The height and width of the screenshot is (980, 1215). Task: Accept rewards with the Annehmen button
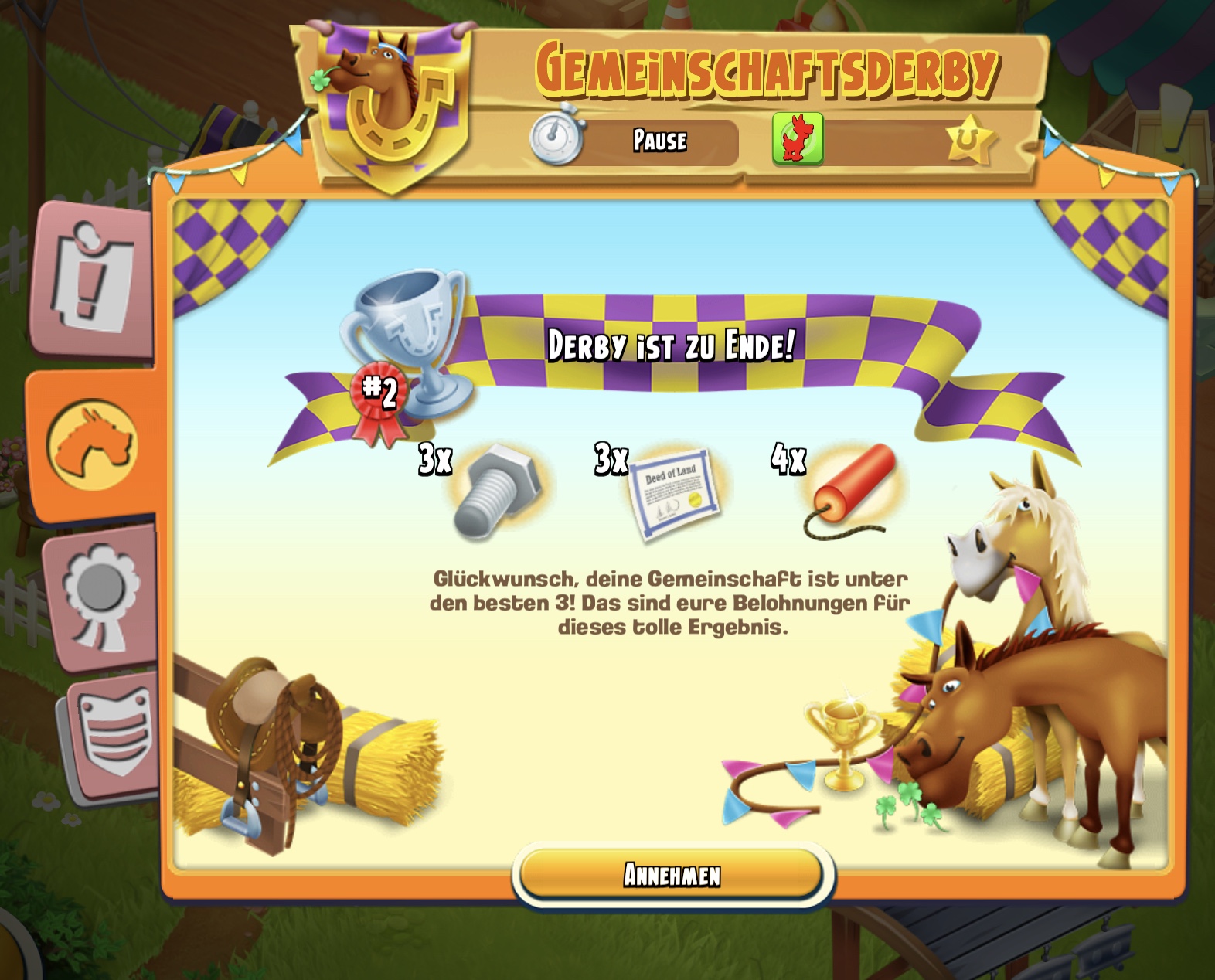(x=672, y=874)
